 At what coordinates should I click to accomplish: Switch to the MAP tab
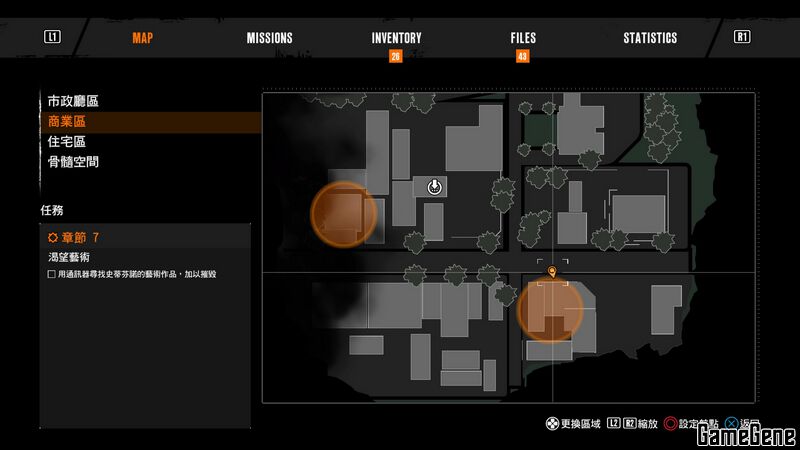pyautogui.click(x=144, y=38)
